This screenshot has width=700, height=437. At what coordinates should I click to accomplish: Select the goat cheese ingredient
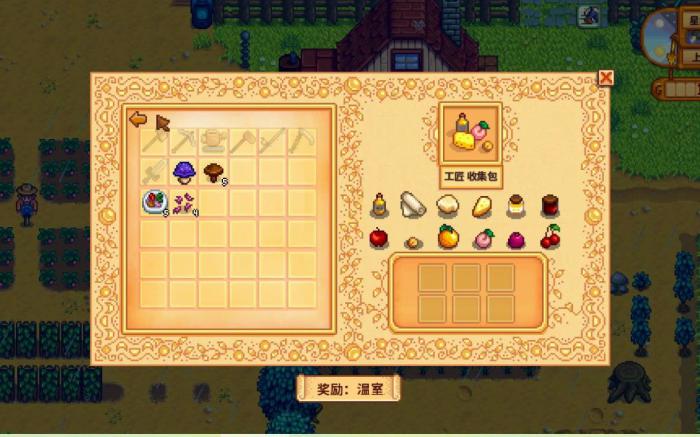tap(447, 206)
